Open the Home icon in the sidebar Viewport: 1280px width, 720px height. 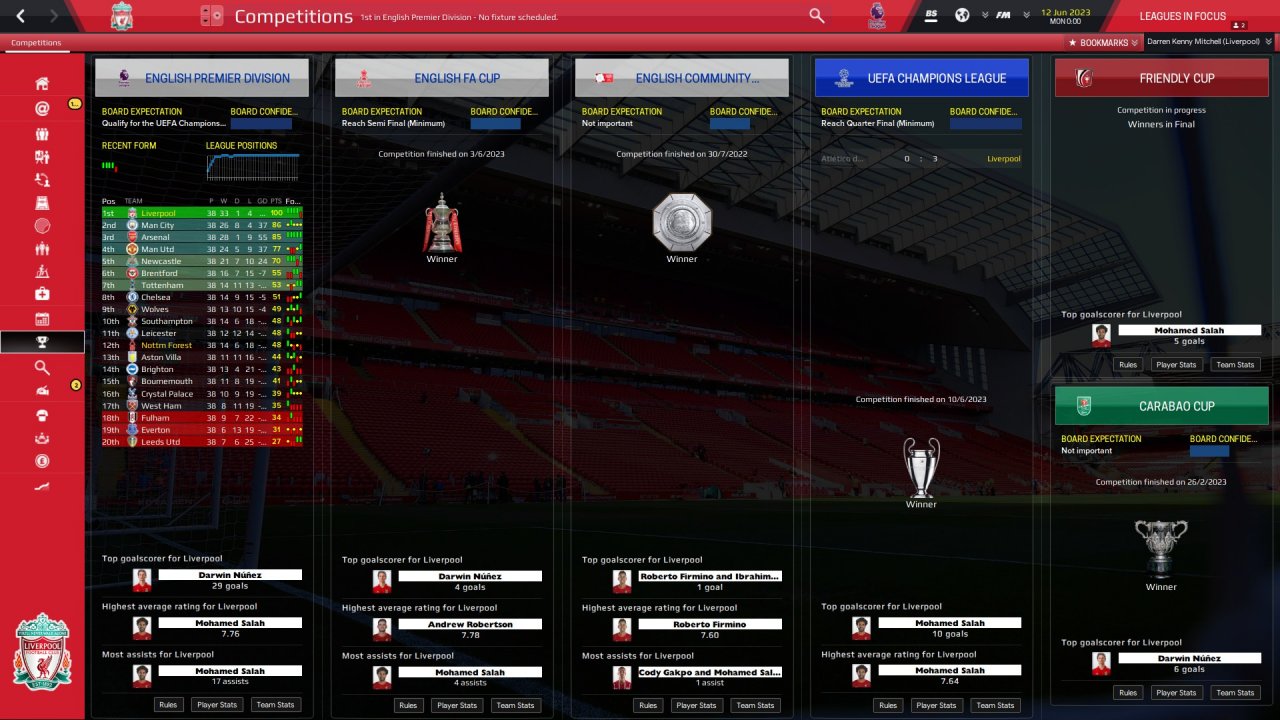click(x=42, y=83)
